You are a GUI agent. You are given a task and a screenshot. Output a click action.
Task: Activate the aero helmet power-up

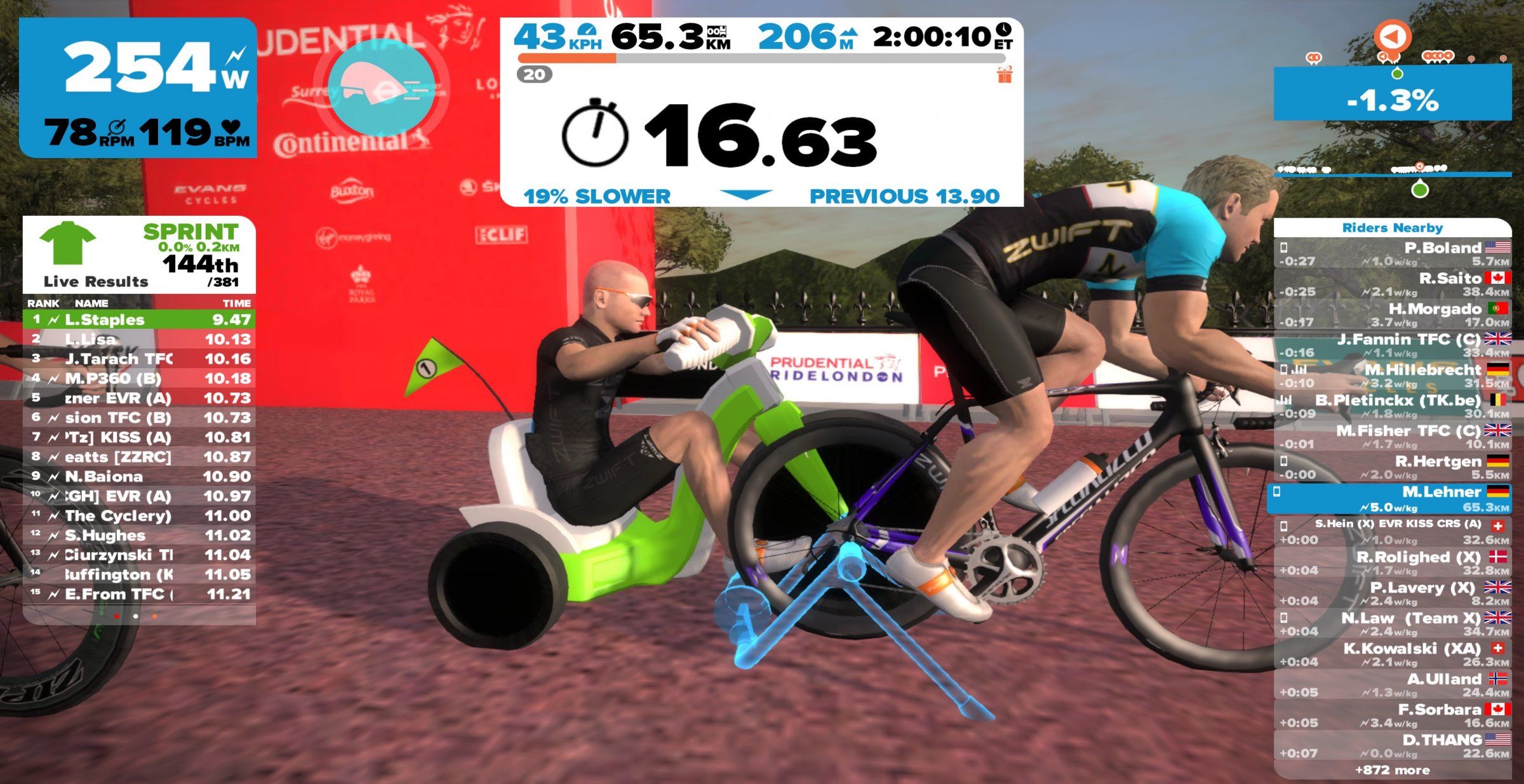[381, 87]
